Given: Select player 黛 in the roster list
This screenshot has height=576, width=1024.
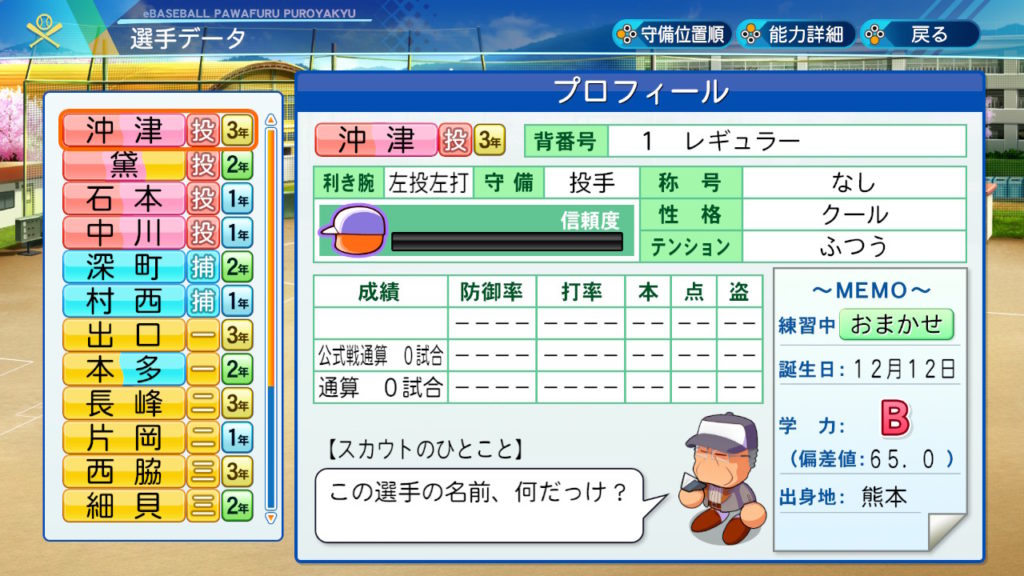Looking at the screenshot, I should (x=157, y=164).
